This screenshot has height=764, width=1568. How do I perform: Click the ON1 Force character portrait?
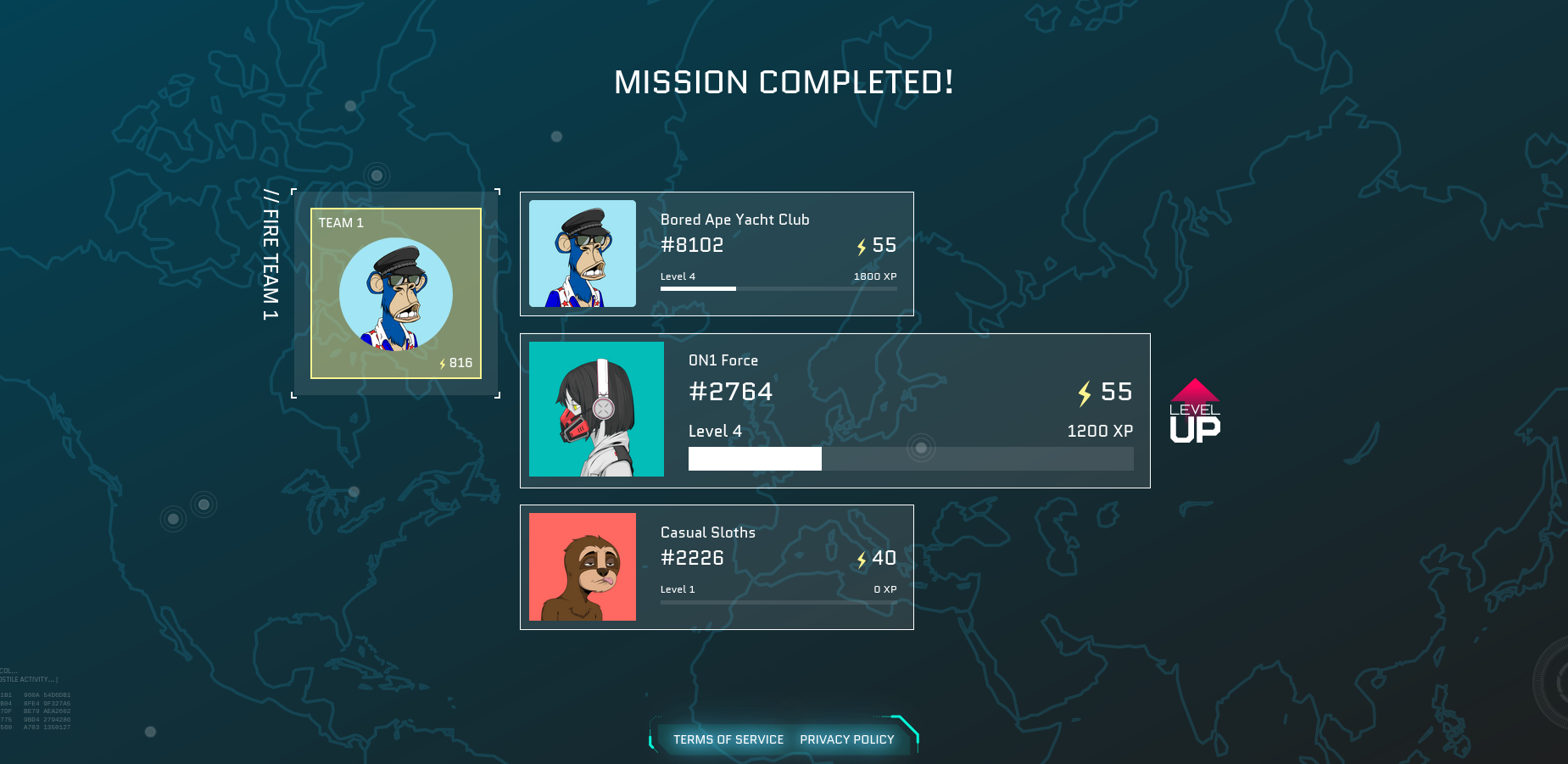[x=597, y=409]
